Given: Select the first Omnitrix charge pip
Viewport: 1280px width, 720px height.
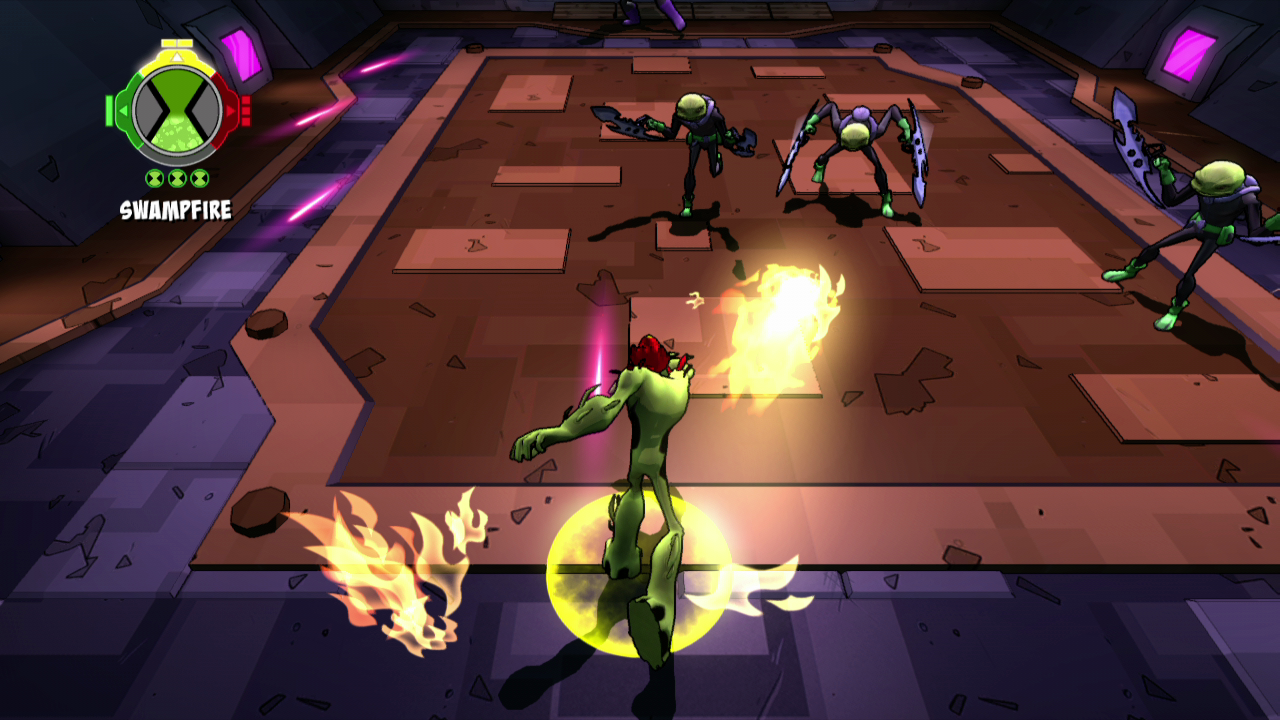Looking at the screenshot, I should tap(154, 177).
